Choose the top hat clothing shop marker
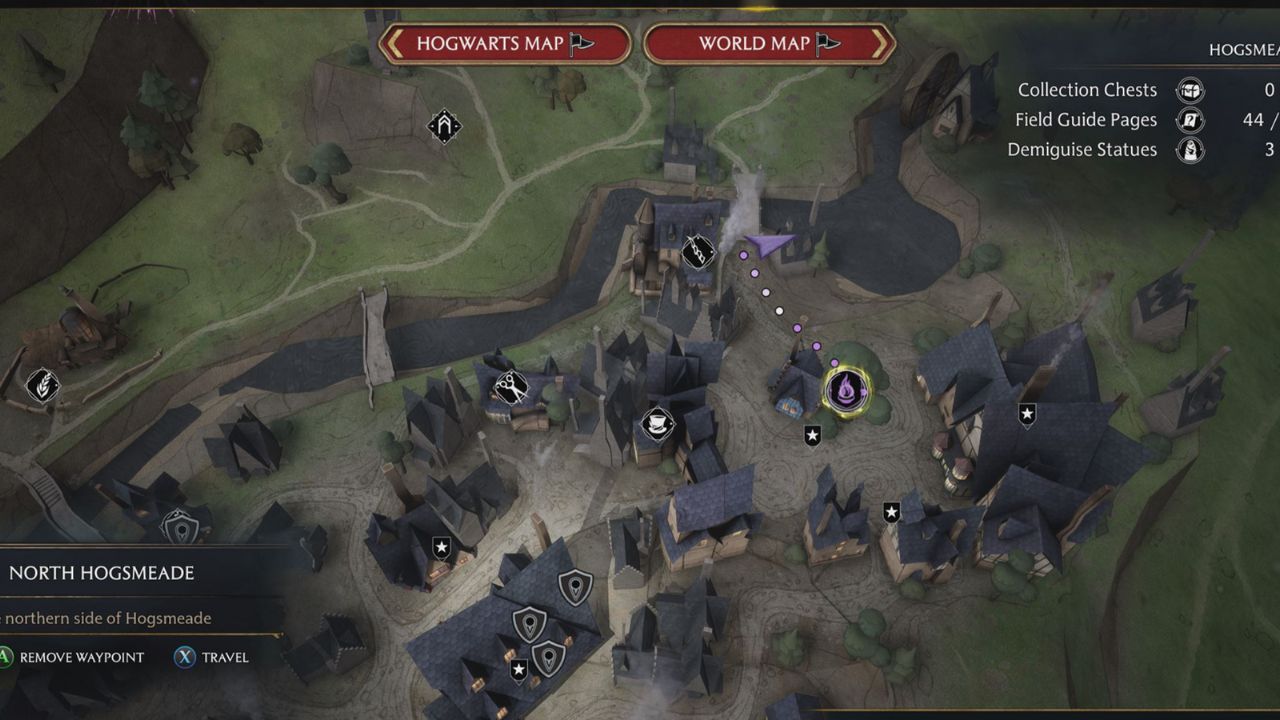Screen dimensions: 1280x720 tap(656, 424)
